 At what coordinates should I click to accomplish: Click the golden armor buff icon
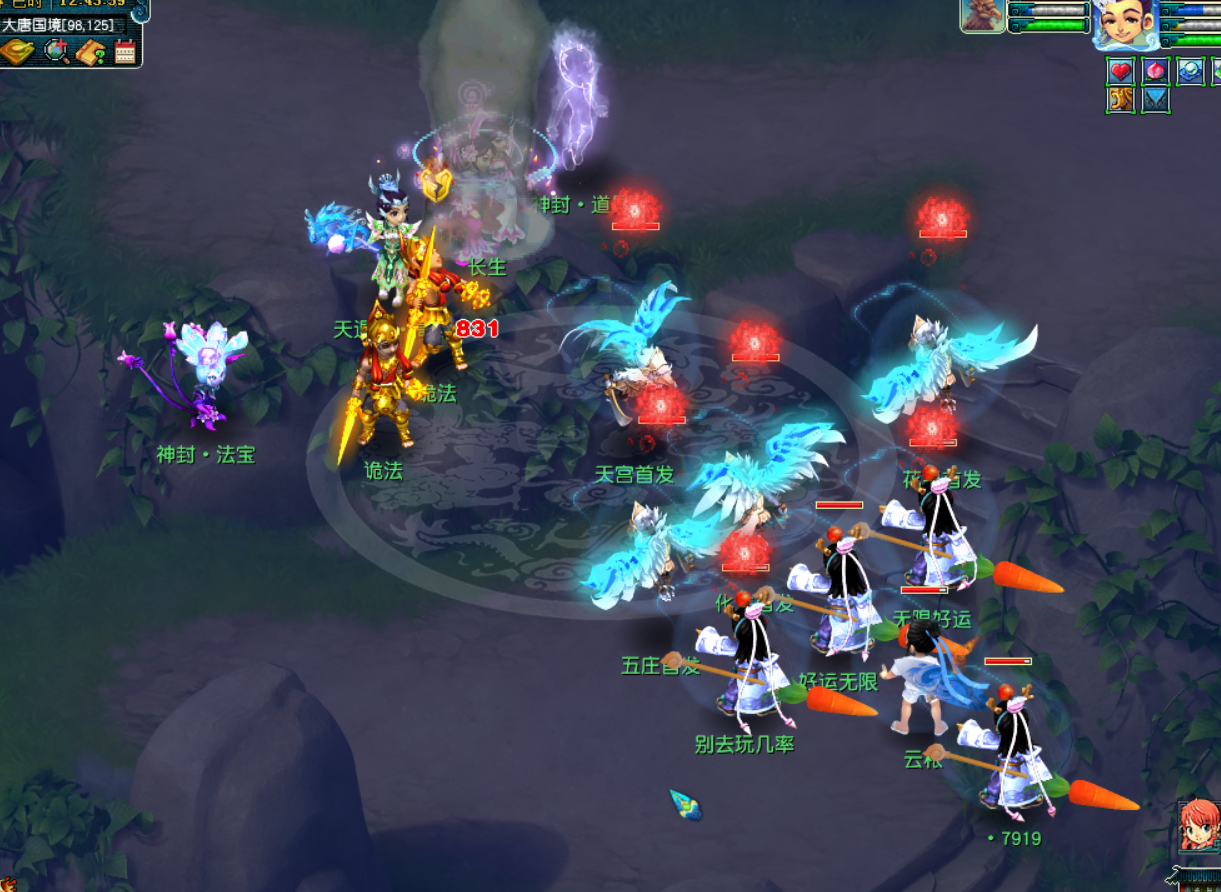tap(1121, 100)
